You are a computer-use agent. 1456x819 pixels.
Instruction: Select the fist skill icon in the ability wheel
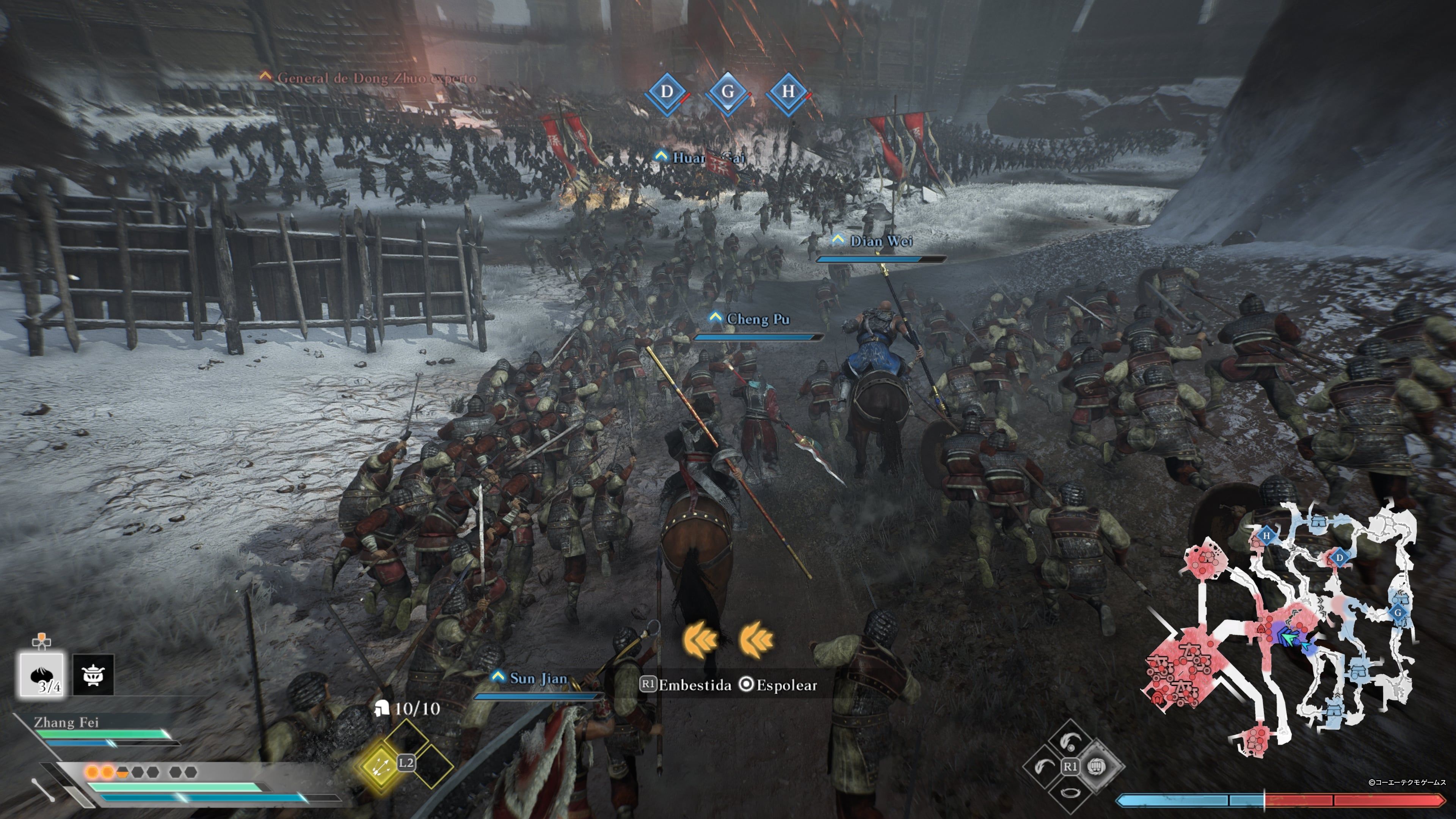[1097, 767]
